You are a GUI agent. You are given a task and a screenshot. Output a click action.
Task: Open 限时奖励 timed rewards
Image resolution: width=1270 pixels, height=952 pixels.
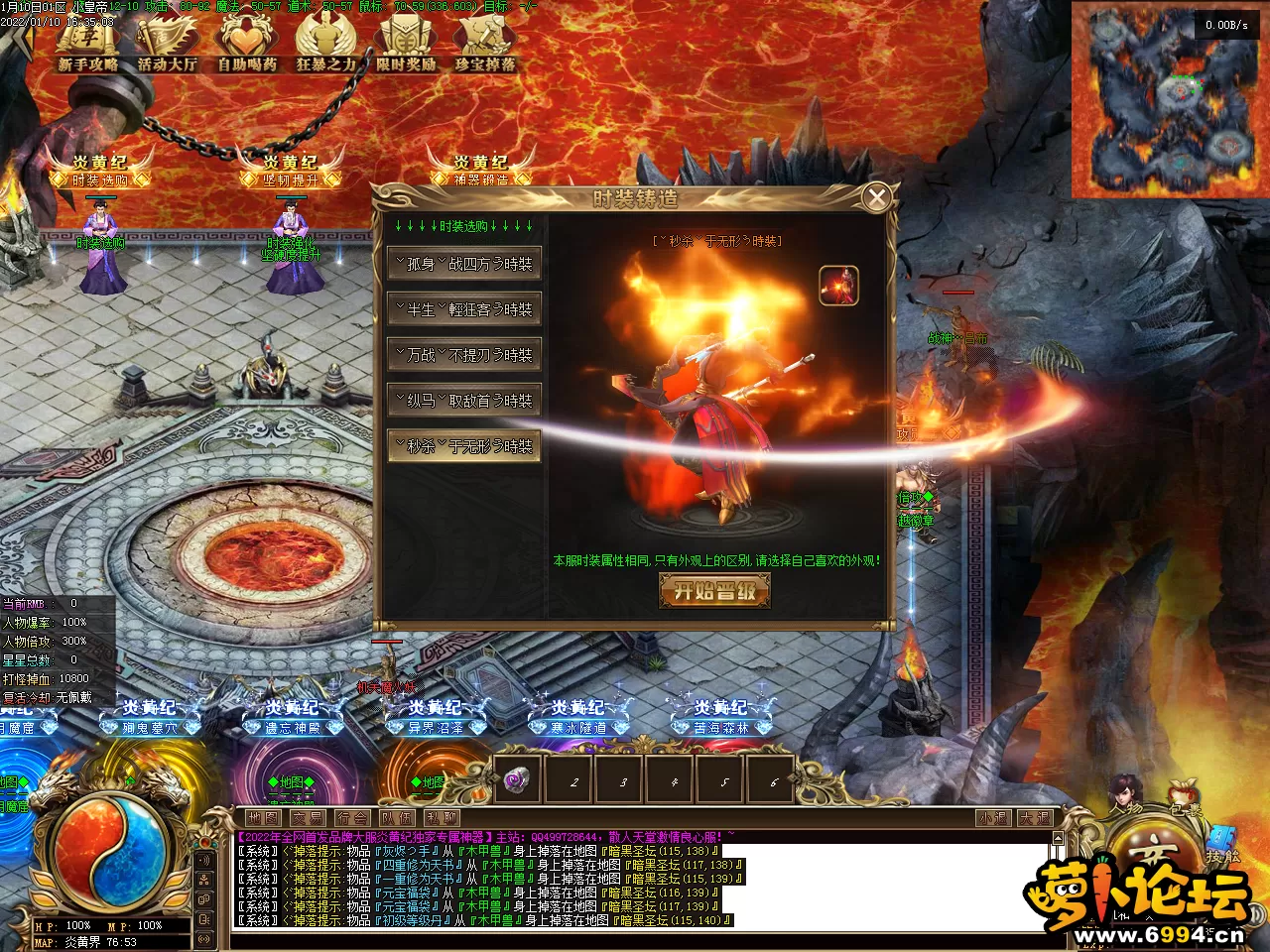click(x=405, y=46)
